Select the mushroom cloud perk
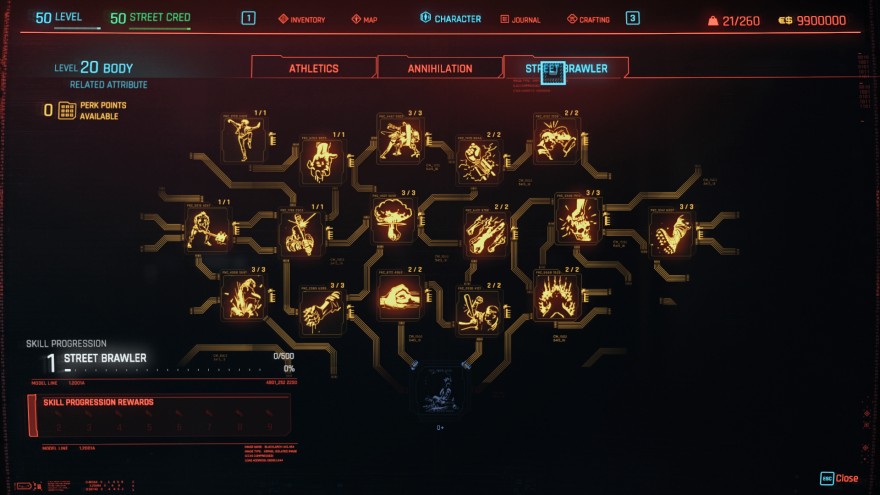 pyautogui.click(x=392, y=218)
